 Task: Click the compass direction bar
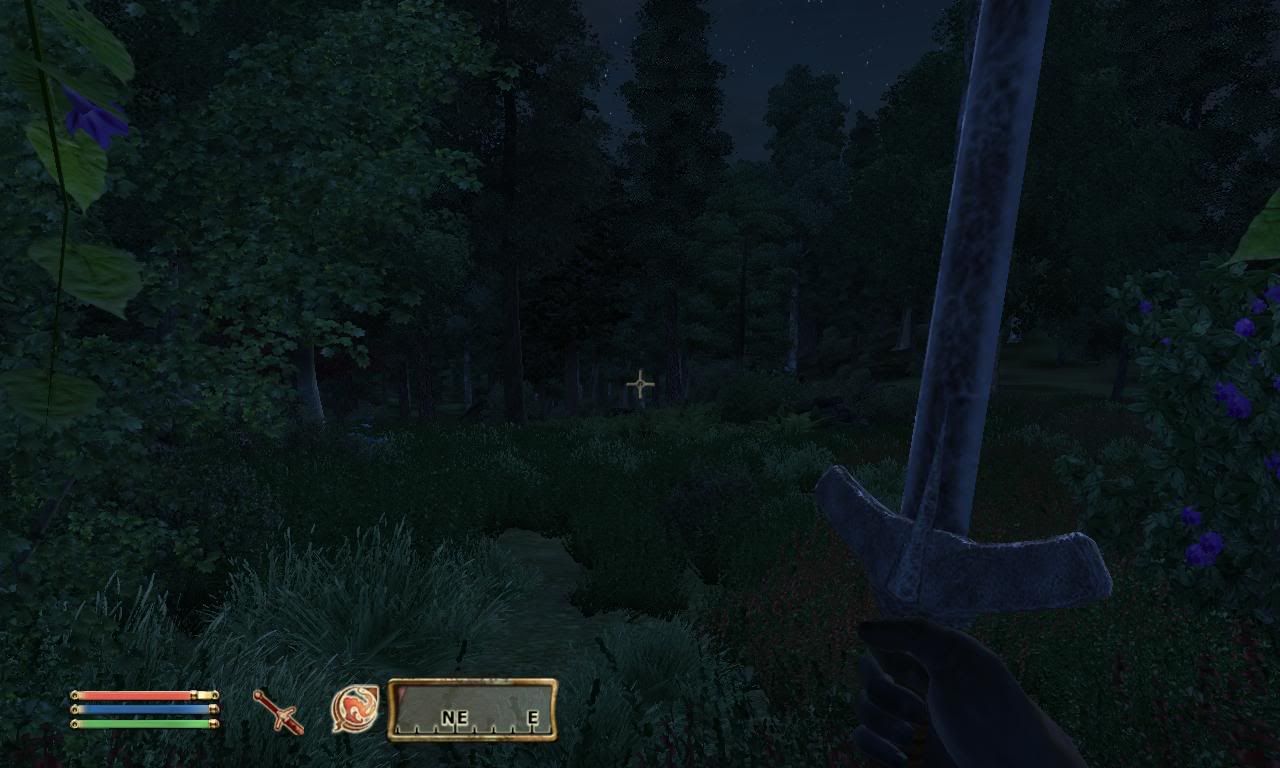click(472, 709)
